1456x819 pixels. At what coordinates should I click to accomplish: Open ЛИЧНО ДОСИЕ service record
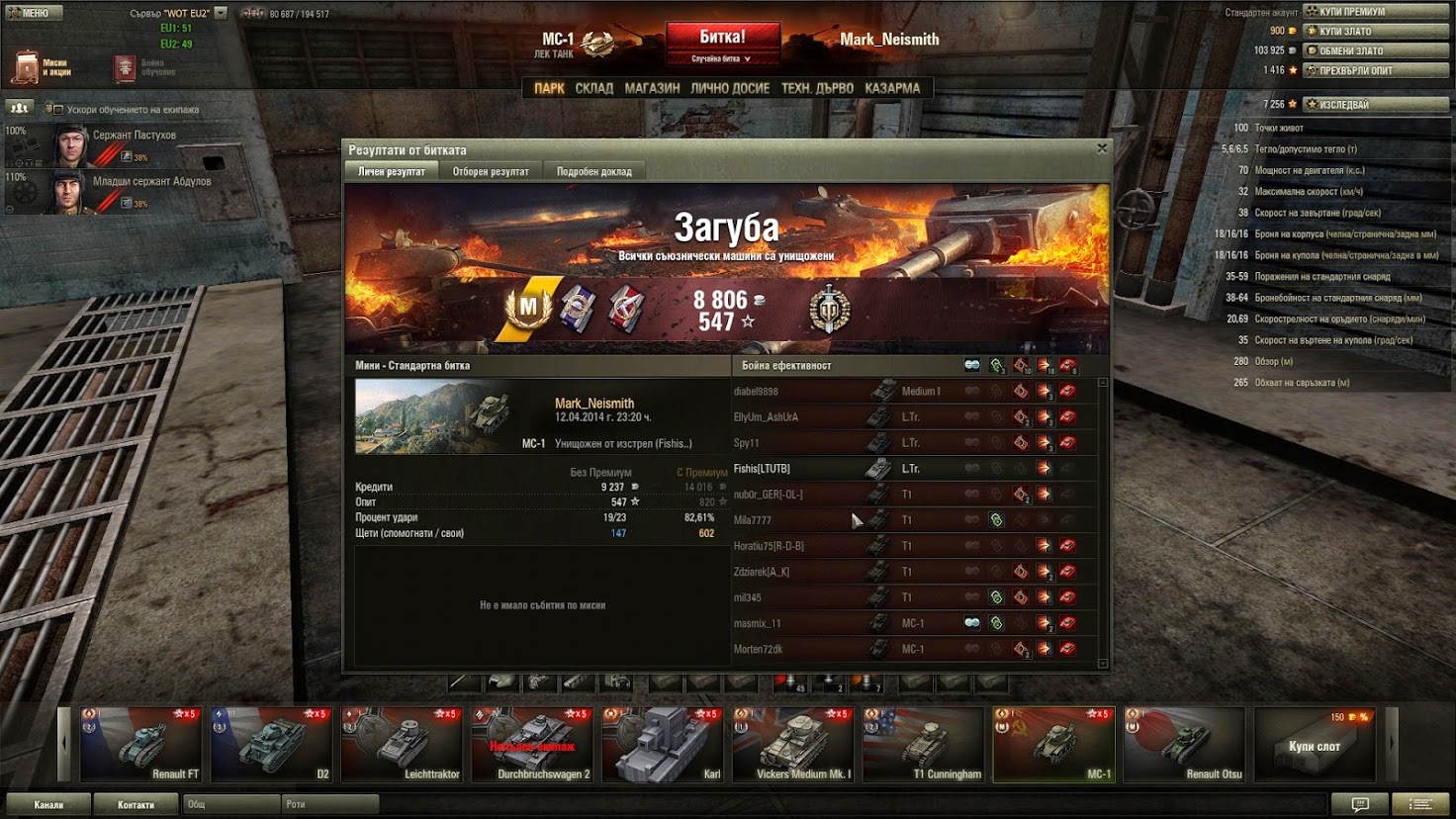click(730, 88)
